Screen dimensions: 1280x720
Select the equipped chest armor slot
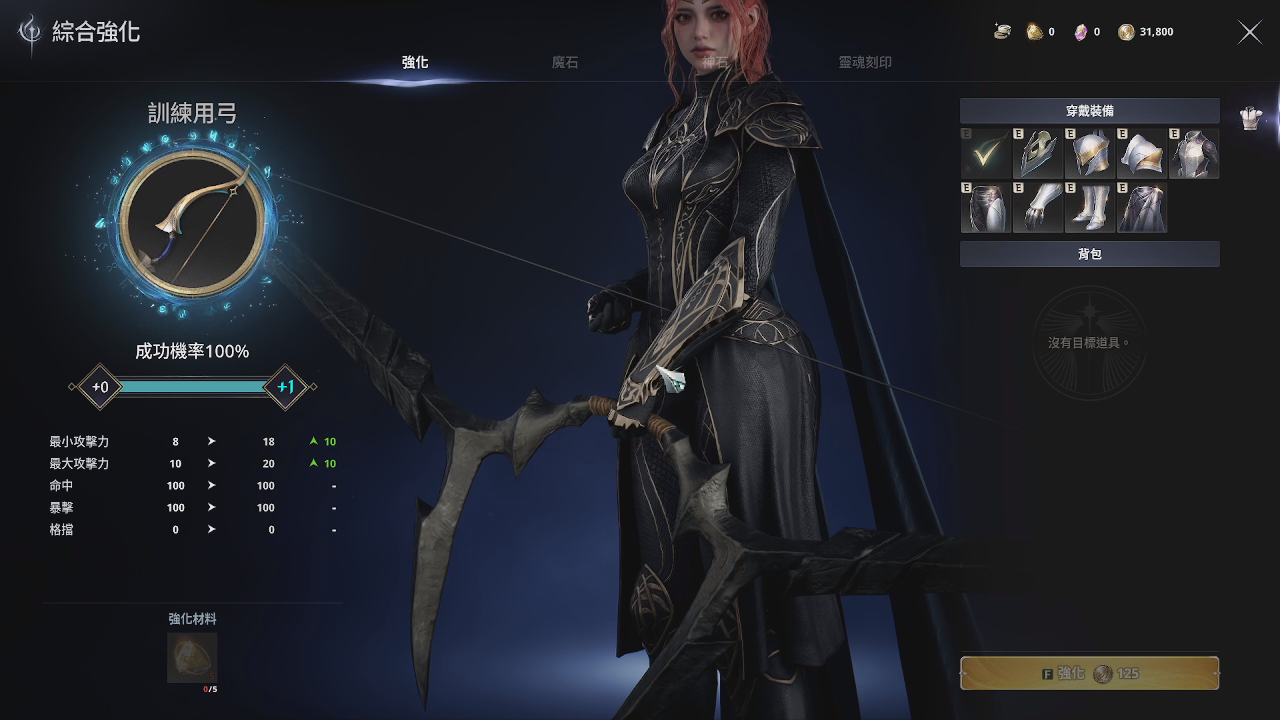(1193, 154)
